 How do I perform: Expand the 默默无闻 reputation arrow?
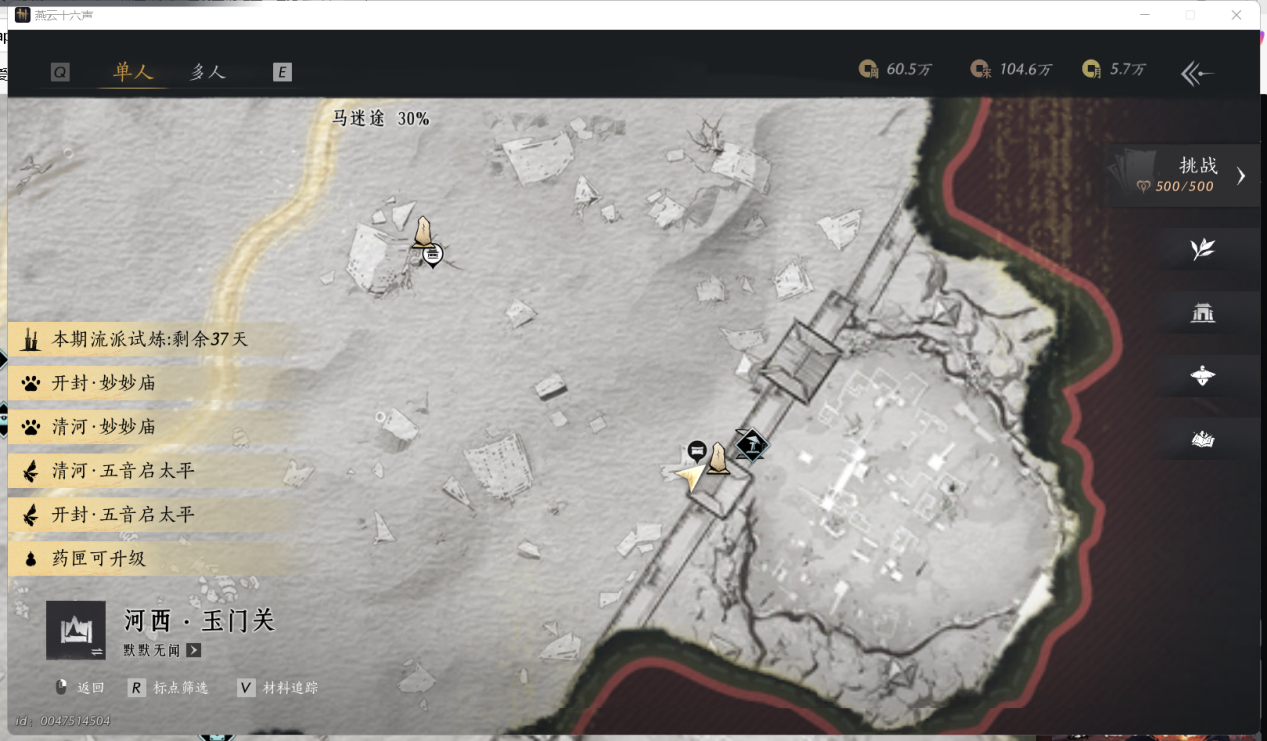[x=194, y=650]
